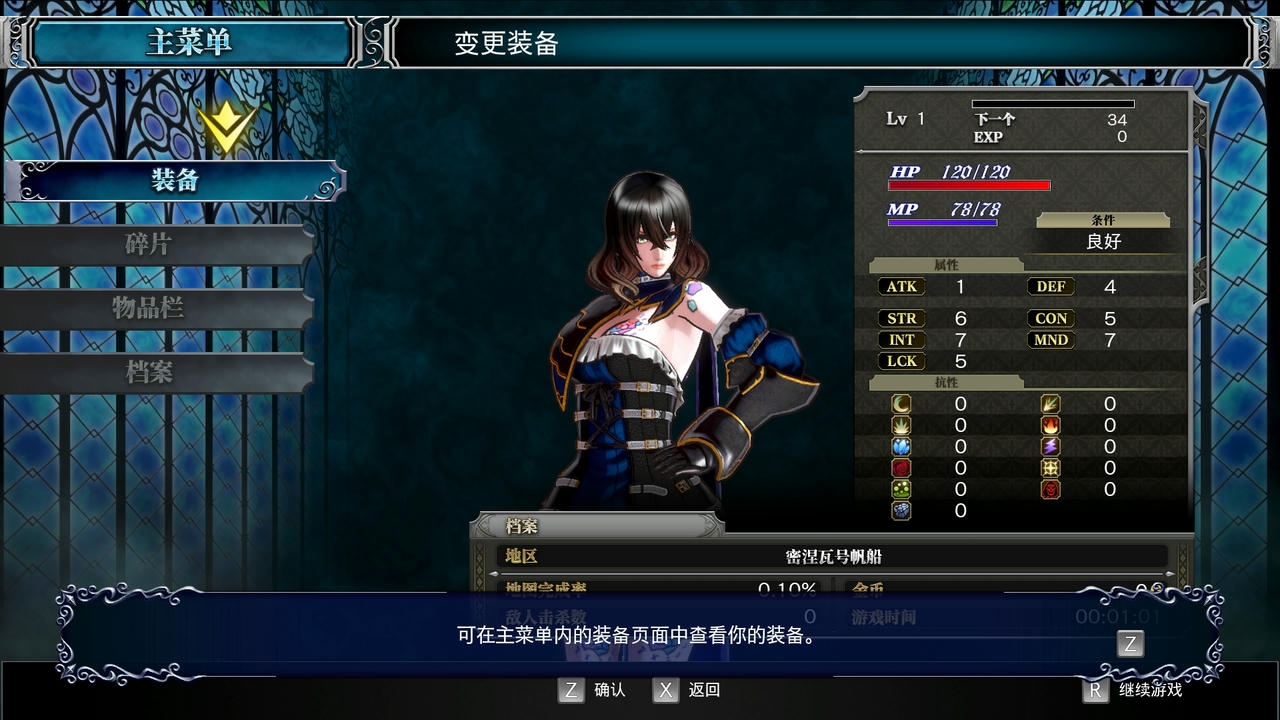Click the stone petrify resistance icon

tap(901, 509)
